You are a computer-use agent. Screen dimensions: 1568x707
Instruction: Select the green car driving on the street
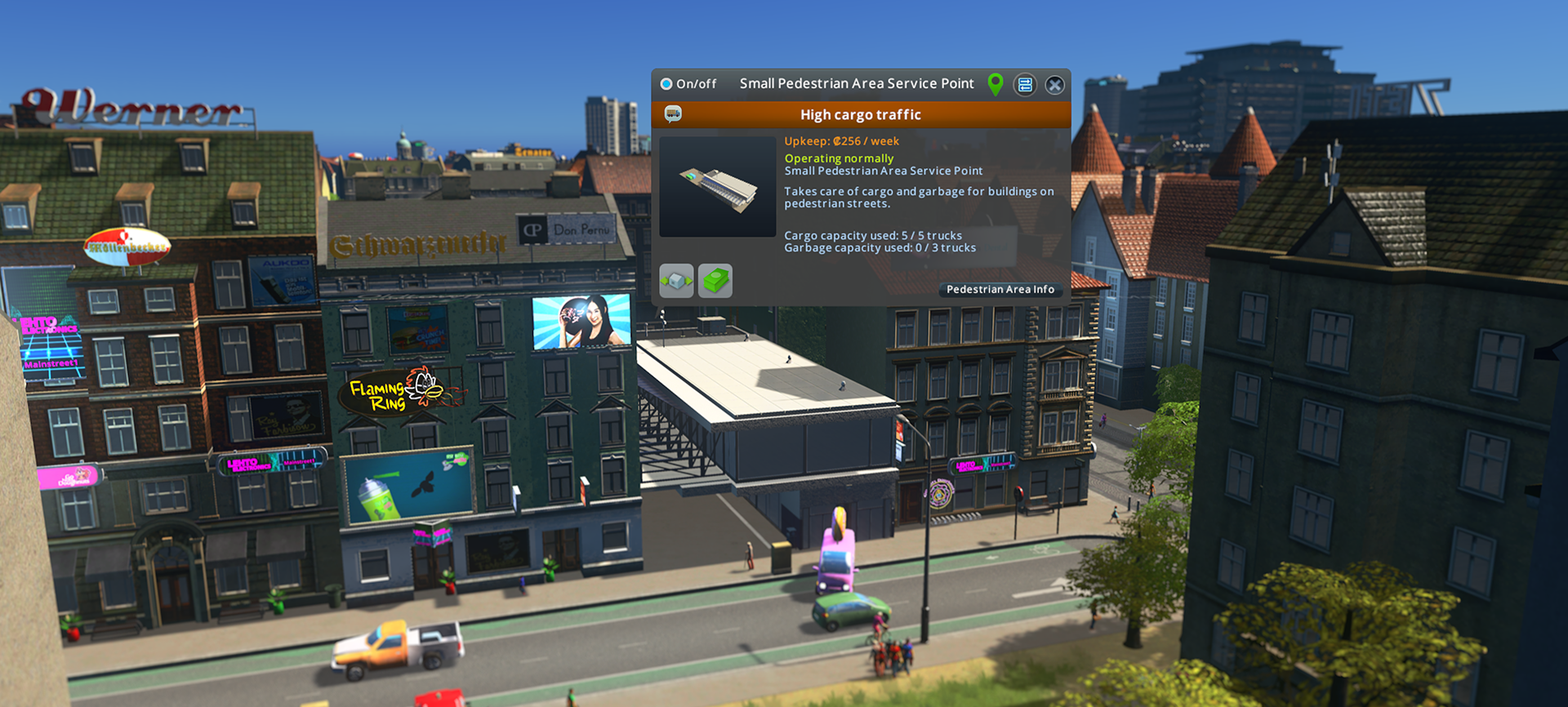(849, 609)
